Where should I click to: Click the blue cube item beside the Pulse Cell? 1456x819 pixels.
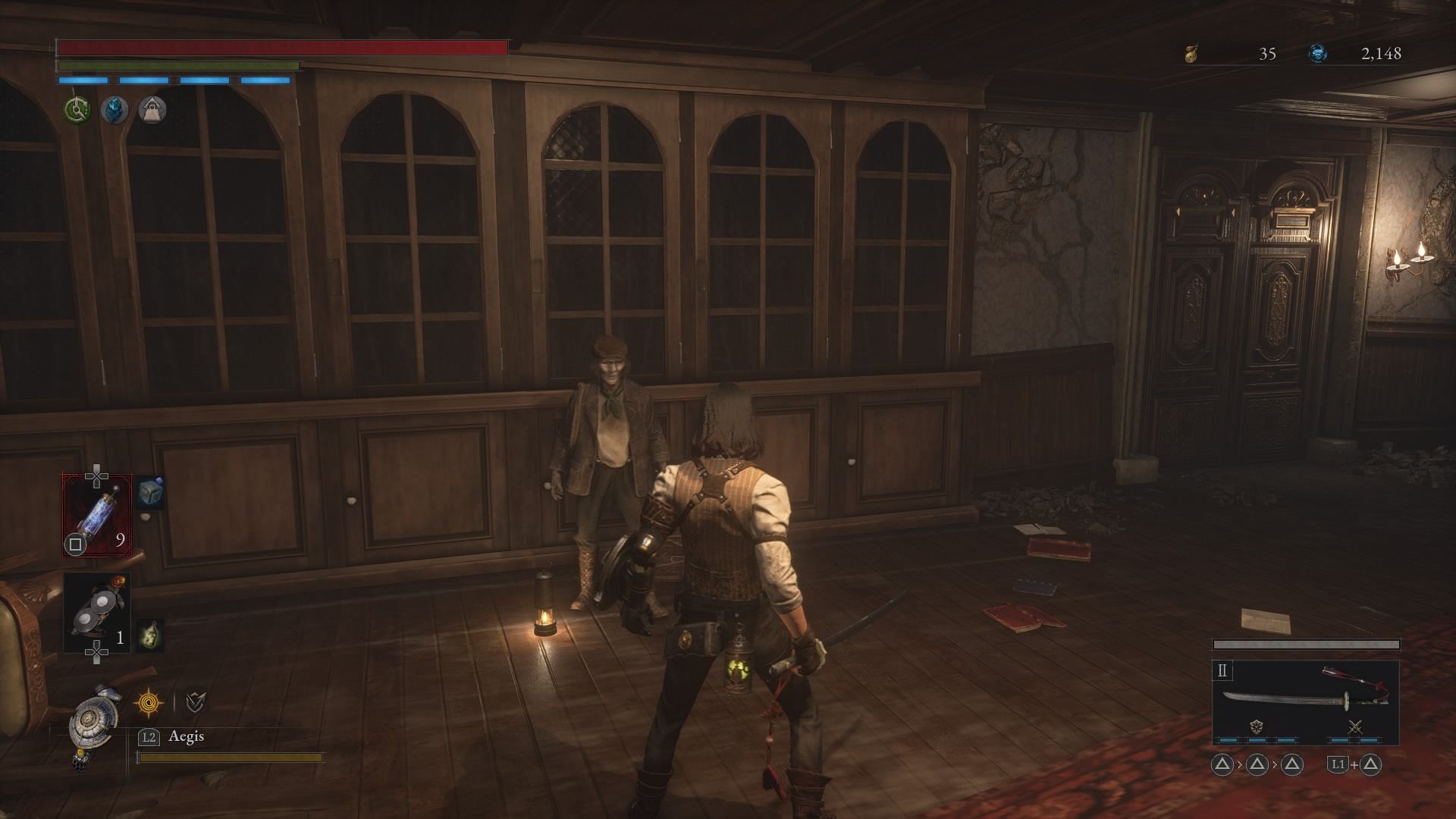(150, 493)
